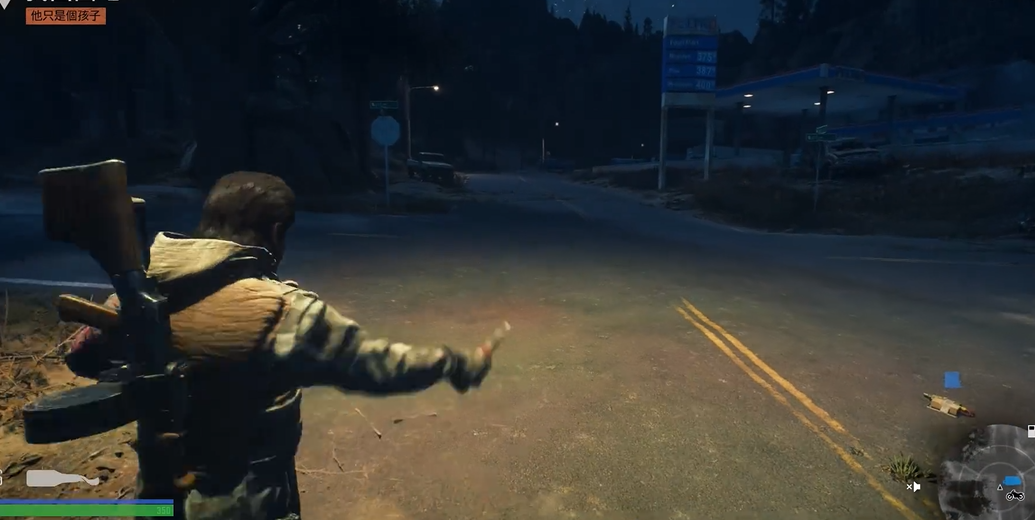Click the orange mission title banner

(x=66, y=15)
